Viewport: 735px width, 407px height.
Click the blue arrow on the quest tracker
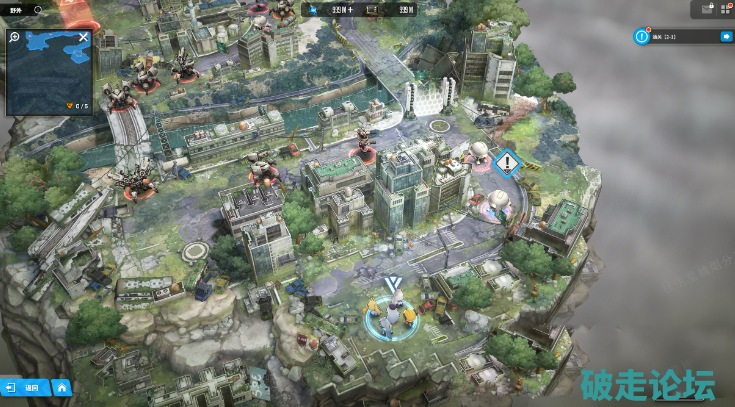click(726, 37)
